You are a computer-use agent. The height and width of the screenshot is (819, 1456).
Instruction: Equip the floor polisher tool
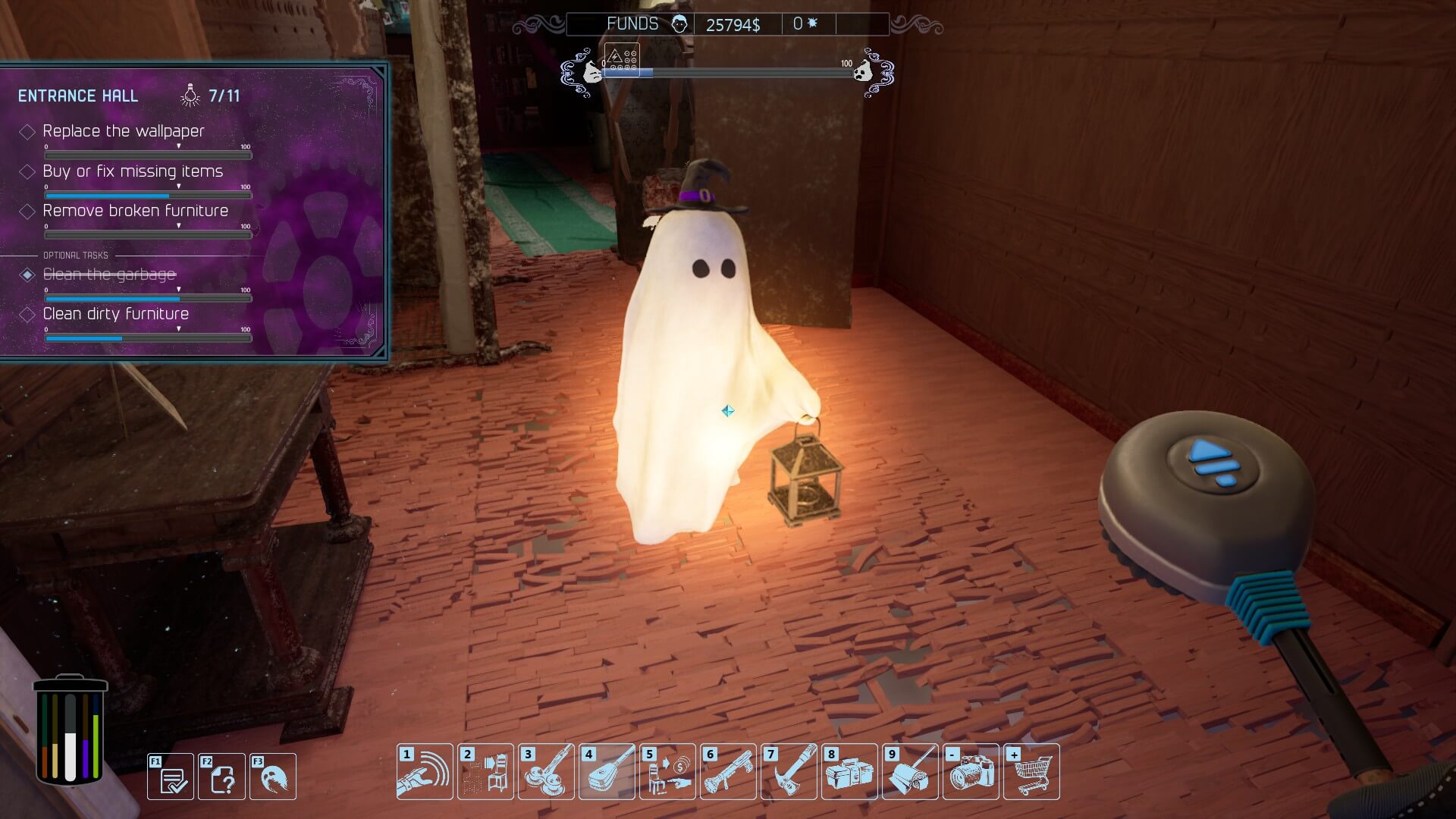tap(546, 772)
